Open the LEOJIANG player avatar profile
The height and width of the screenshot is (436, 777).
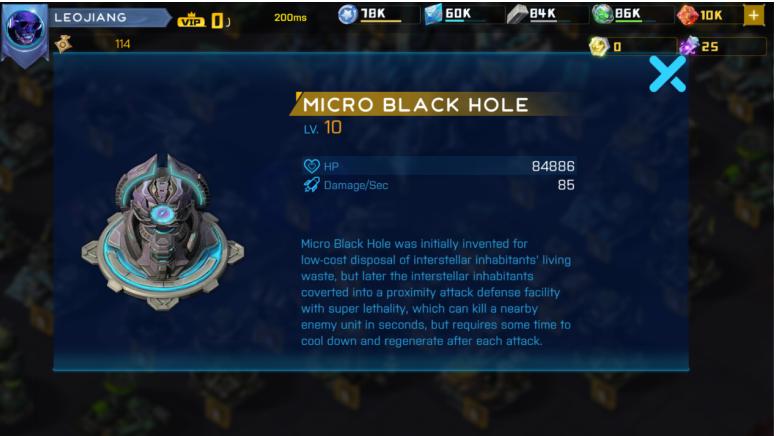point(24,29)
